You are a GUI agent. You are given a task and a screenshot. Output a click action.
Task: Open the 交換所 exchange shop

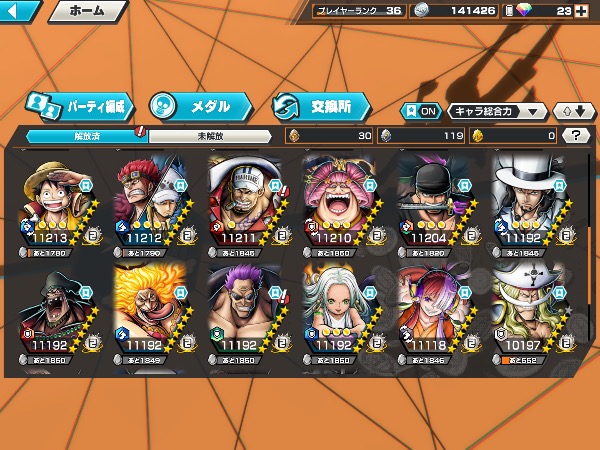(320, 105)
